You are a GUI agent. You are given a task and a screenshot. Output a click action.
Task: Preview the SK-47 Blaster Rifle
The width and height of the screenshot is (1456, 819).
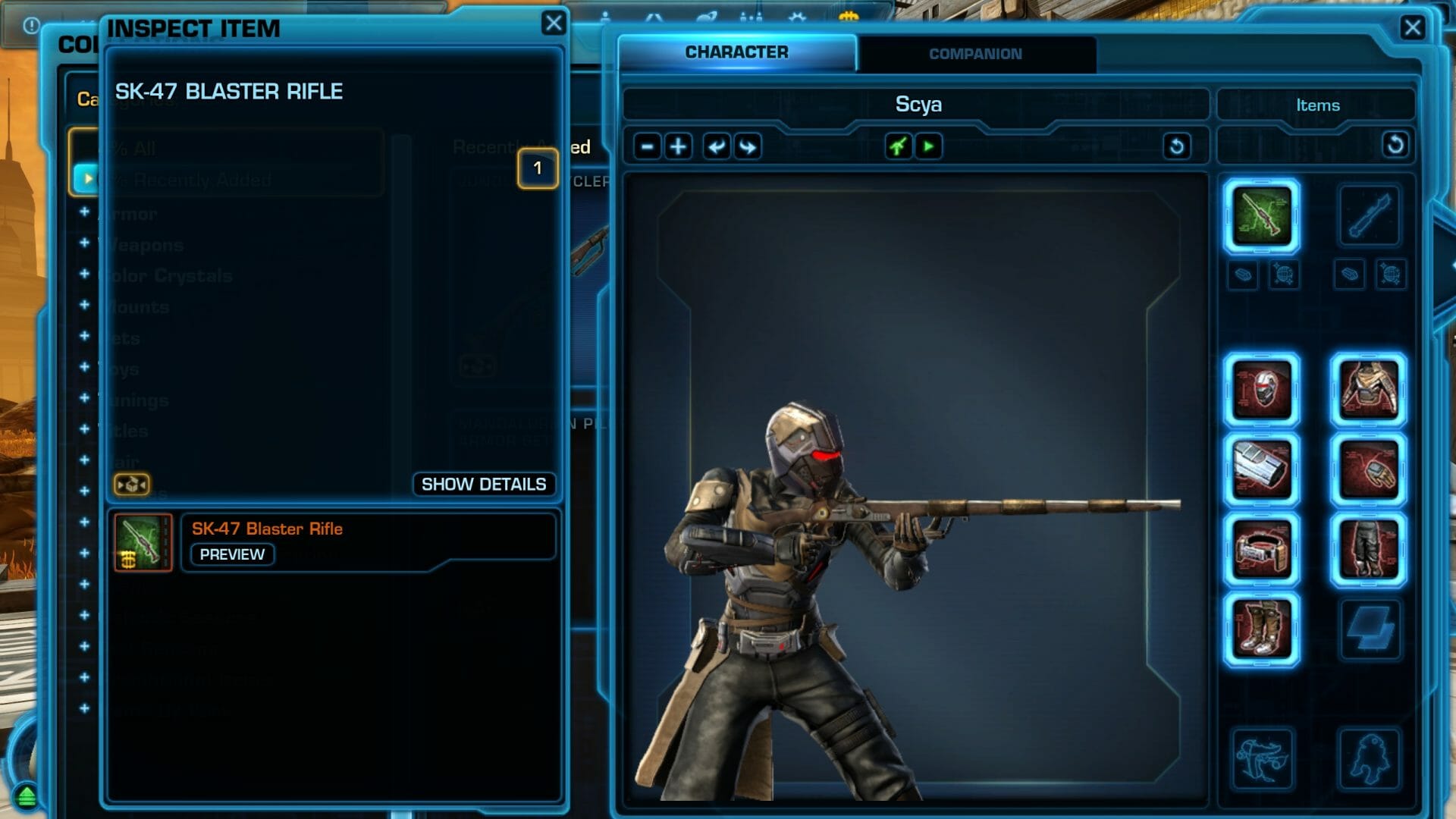(232, 554)
